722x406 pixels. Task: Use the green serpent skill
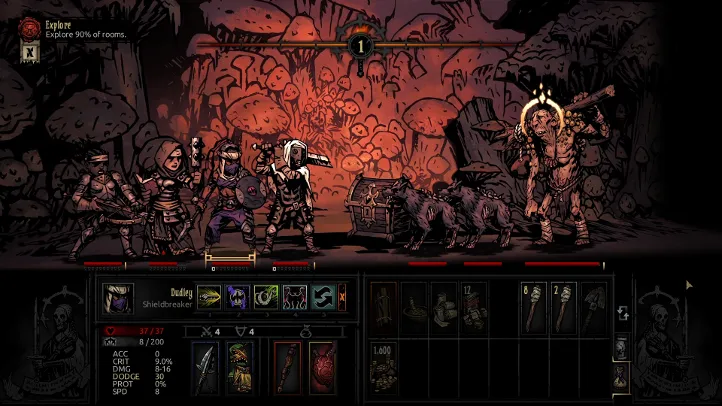coord(266,297)
